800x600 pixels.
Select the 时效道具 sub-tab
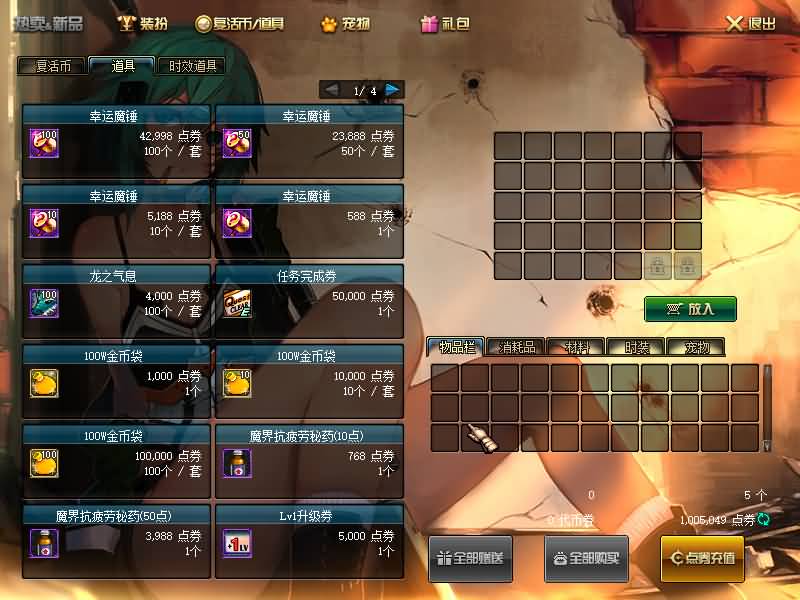point(190,67)
